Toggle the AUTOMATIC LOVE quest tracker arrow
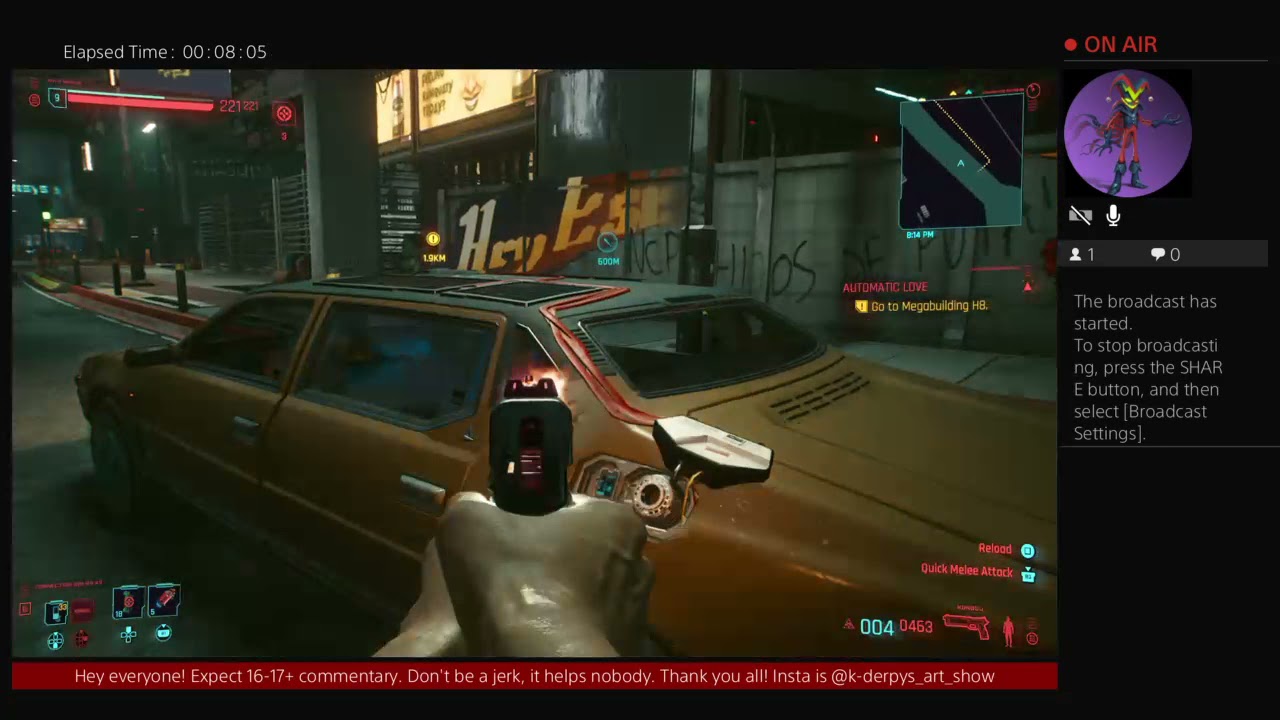 click(1028, 287)
